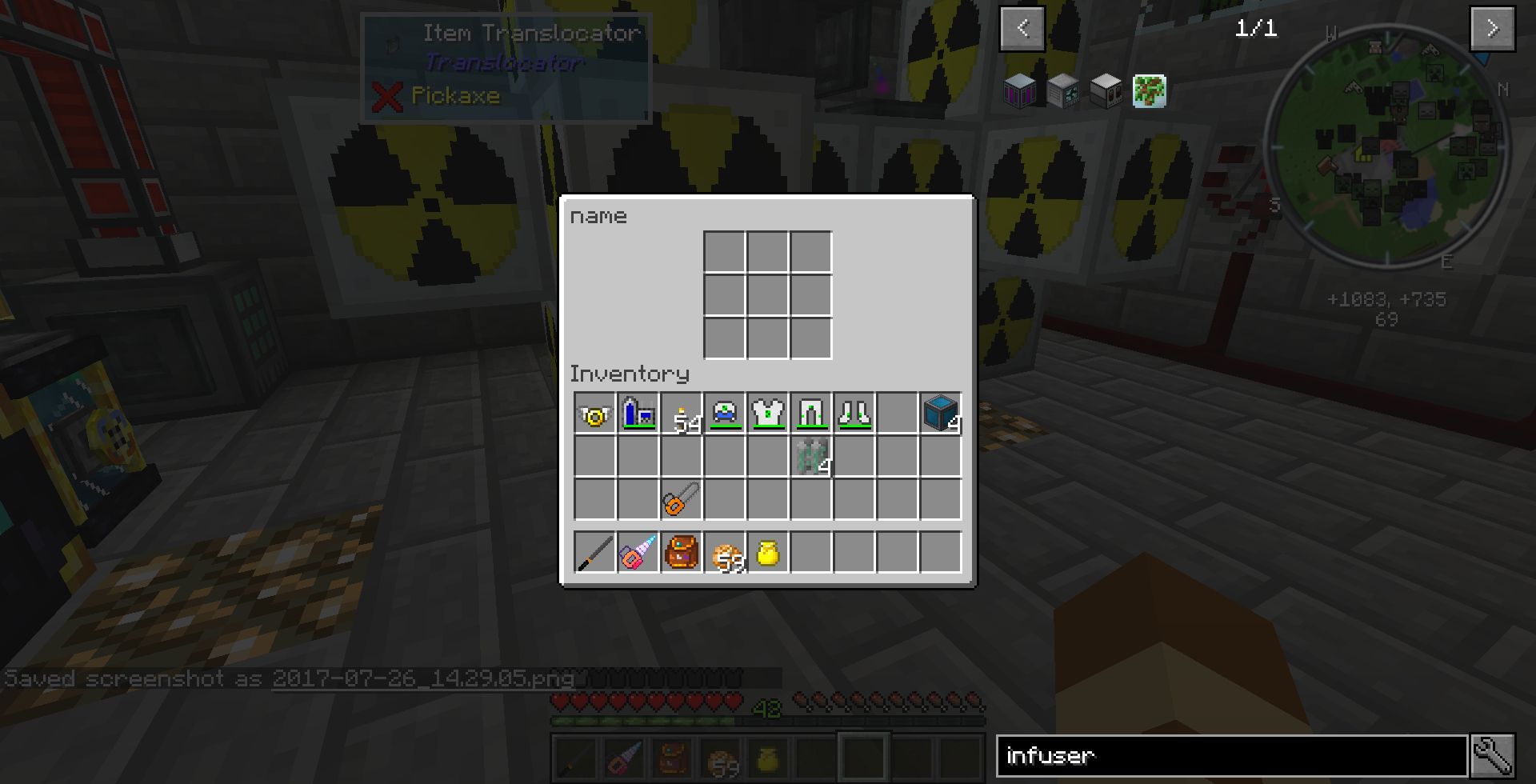Take the stack of torches
This screenshot has height=784, width=1536.
(682, 414)
